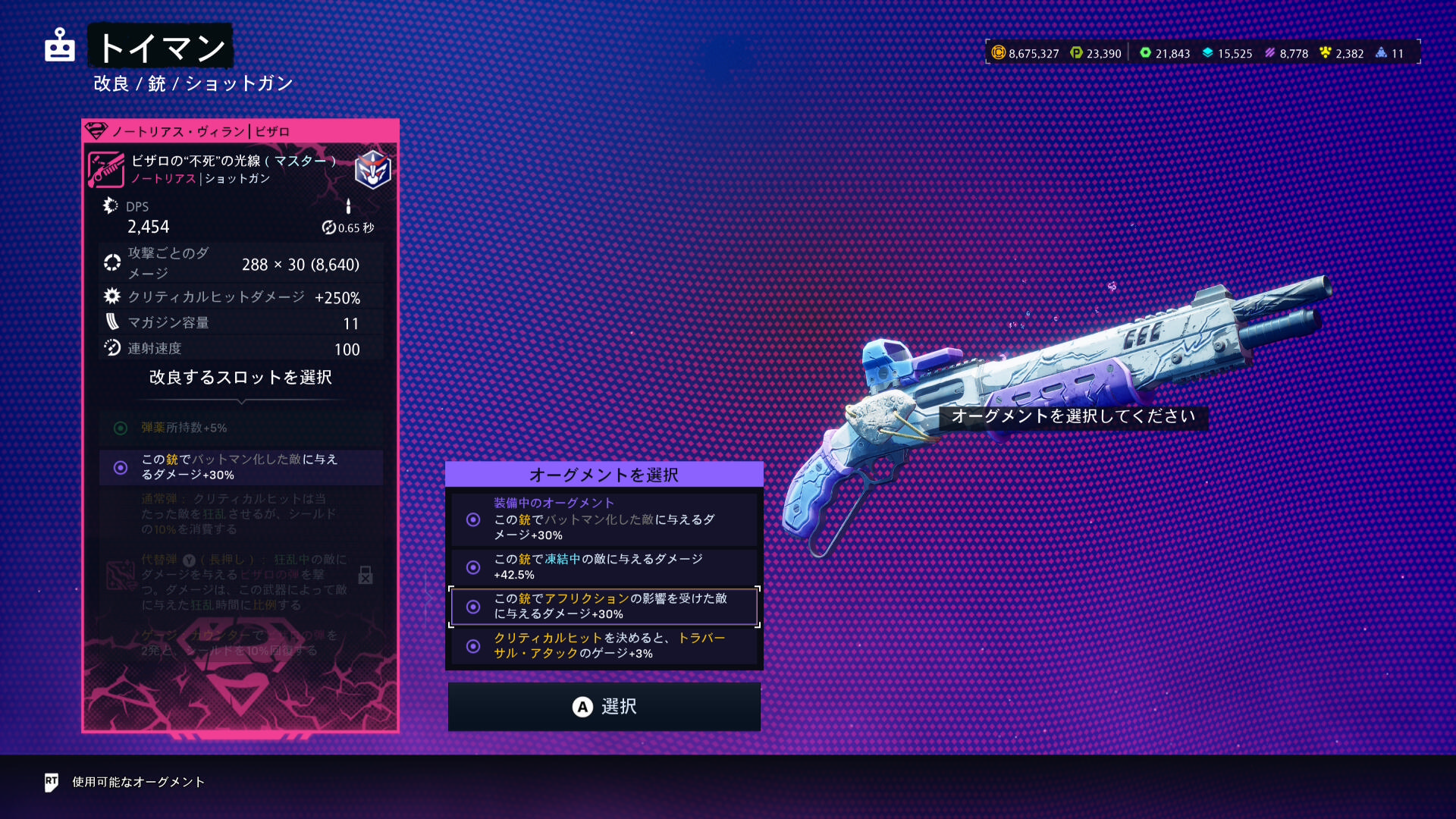This screenshot has height=819, width=1456.
Task: Choose the frozen enemy damage +42.5% augment
Action: pyautogui.click(x=604, y=567)
